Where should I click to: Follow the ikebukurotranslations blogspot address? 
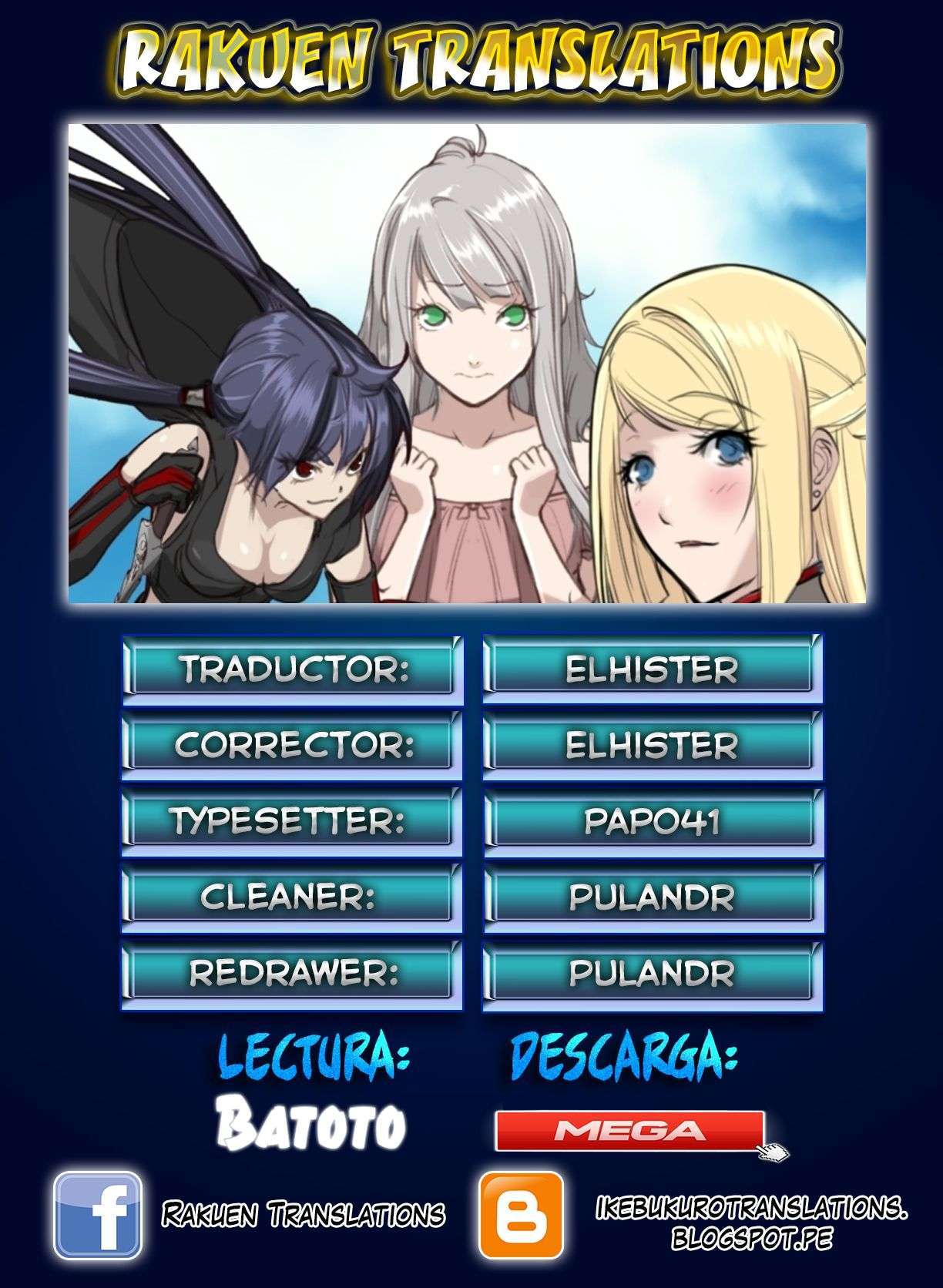[x=752, y=1223]
